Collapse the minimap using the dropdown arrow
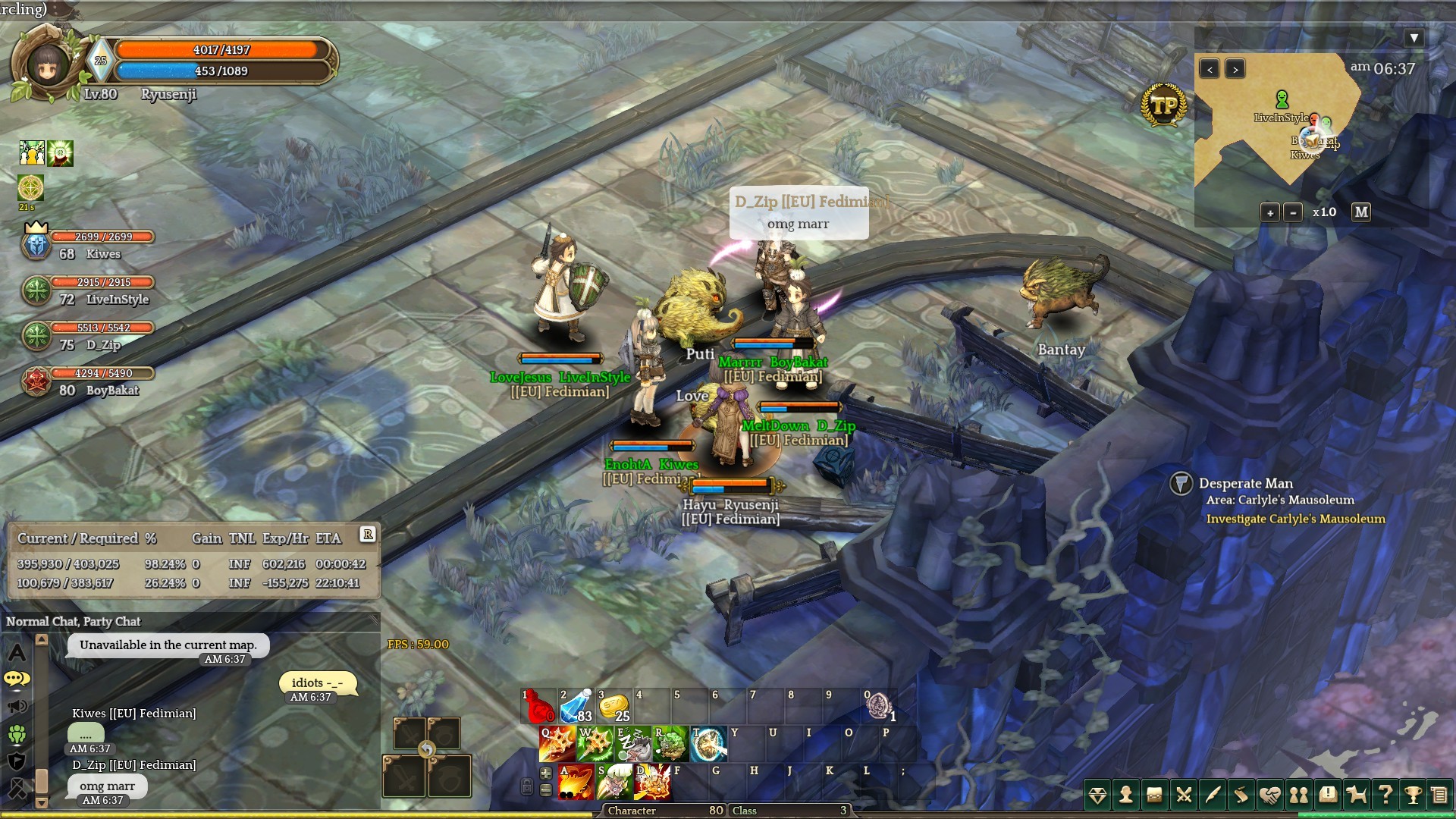 (x=1414, y=38)
